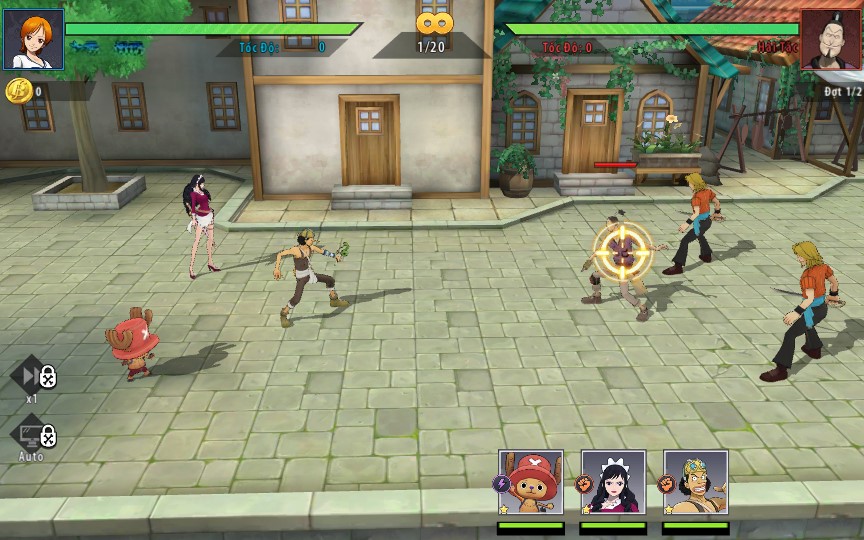Screen dimensions: 864x540
Task: Open Nami's player avatar portrait
Action: tap(33, 39)
